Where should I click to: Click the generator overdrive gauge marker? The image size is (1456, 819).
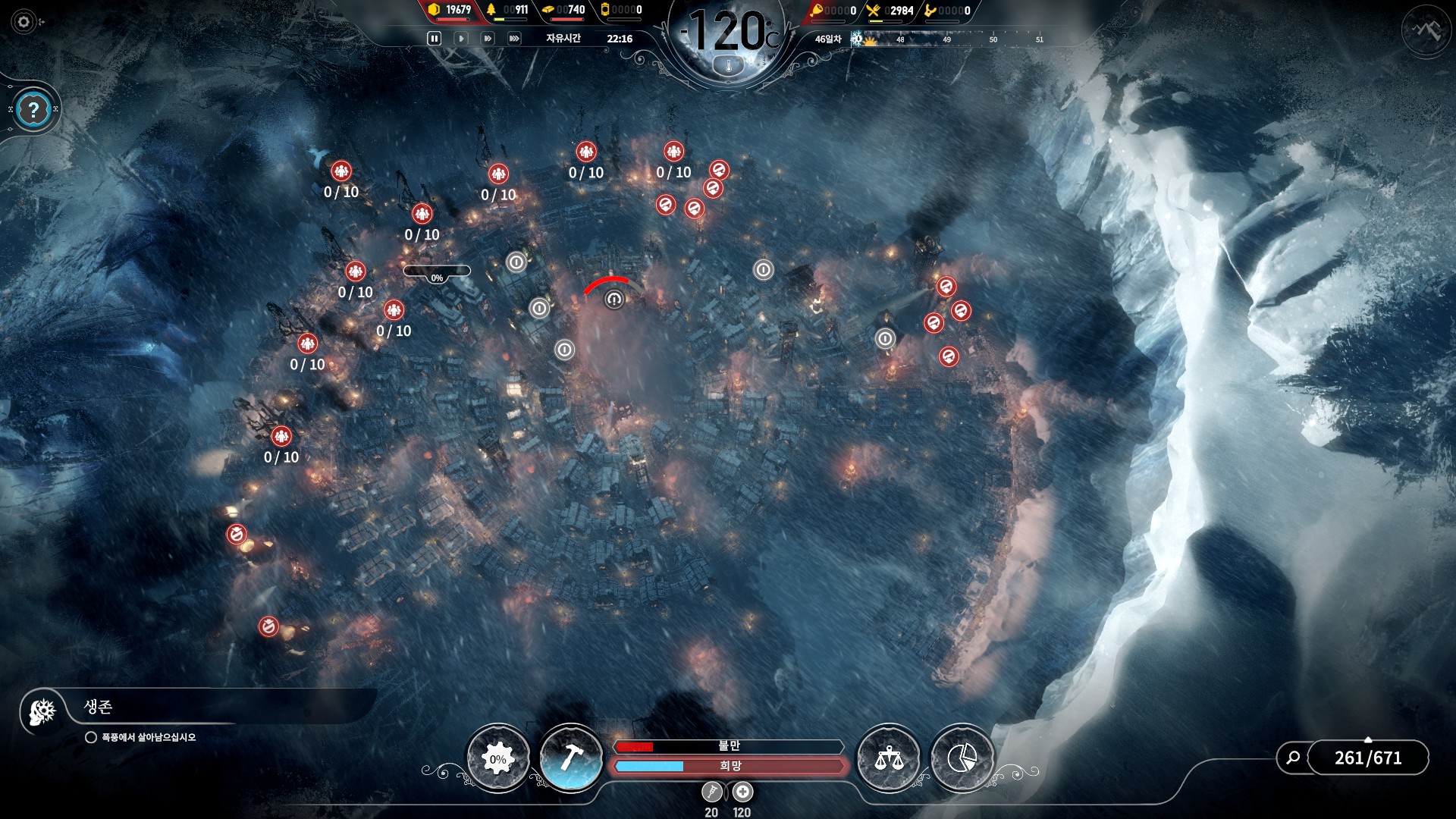tap(613, 299)
